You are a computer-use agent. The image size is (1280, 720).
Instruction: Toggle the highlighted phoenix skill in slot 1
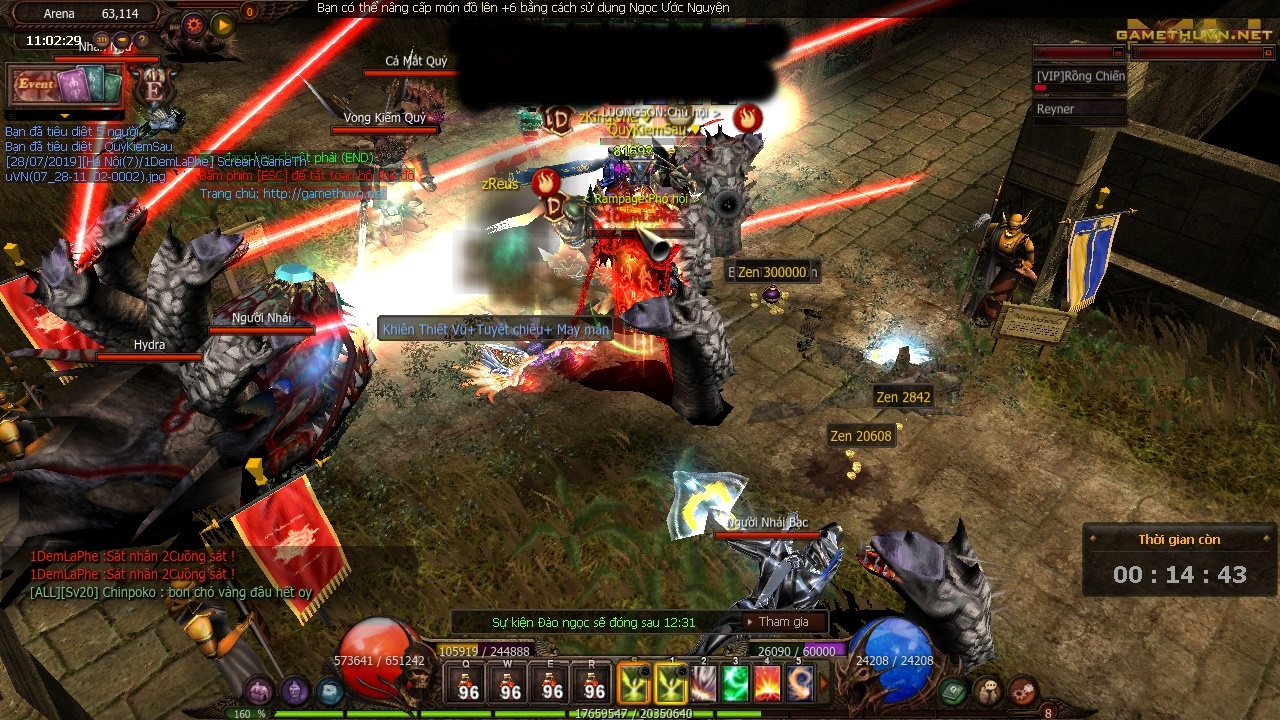pos(672,684)
